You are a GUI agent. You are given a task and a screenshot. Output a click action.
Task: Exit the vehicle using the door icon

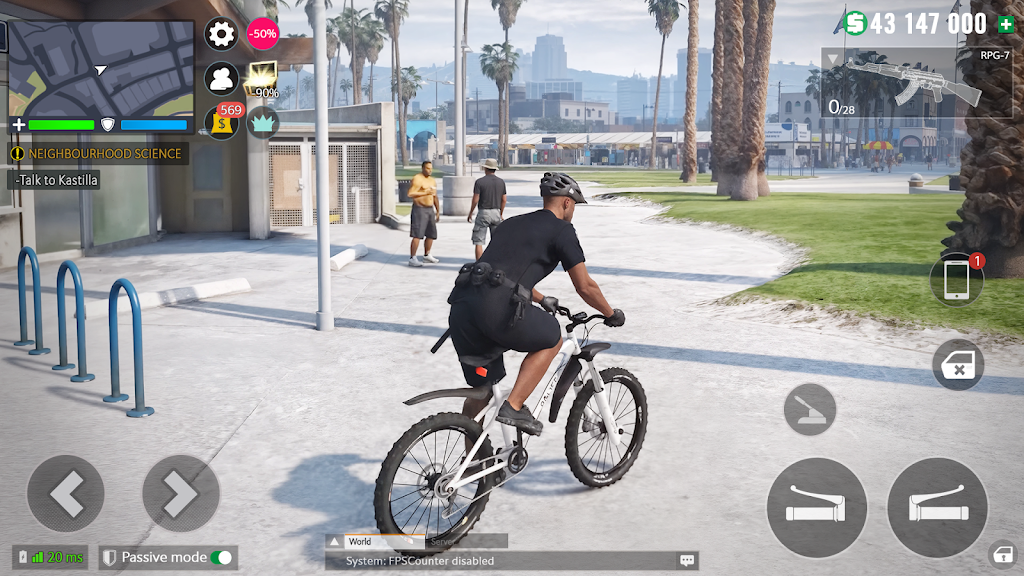pyautogui.click(x=958, y=365)
